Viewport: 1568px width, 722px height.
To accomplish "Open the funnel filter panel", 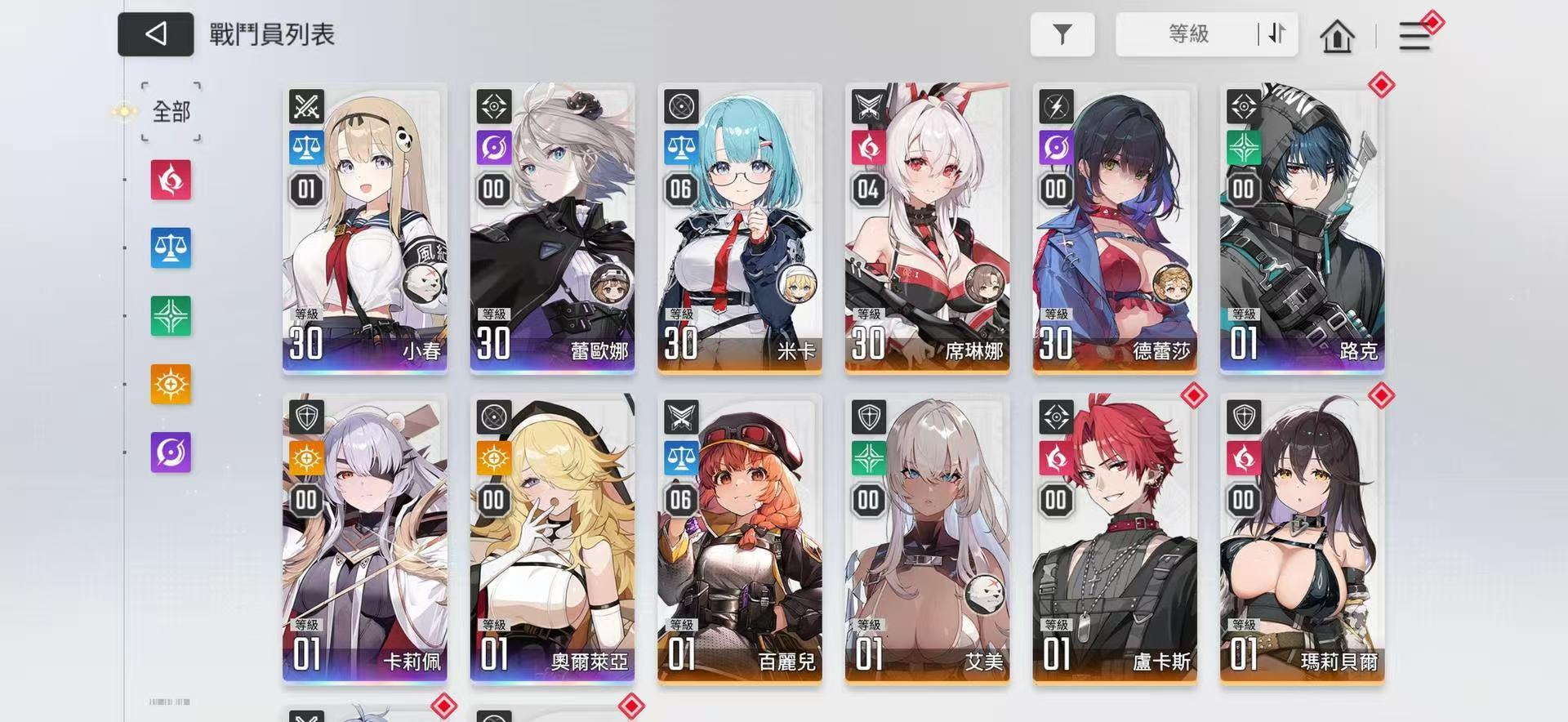I will tap(1062, 34).
